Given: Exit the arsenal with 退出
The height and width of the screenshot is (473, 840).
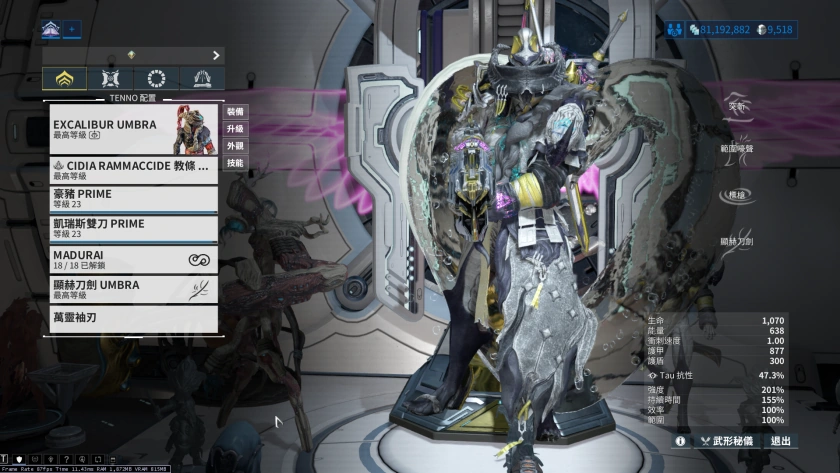Looking at the screenshot, I should tap(780, 440).
